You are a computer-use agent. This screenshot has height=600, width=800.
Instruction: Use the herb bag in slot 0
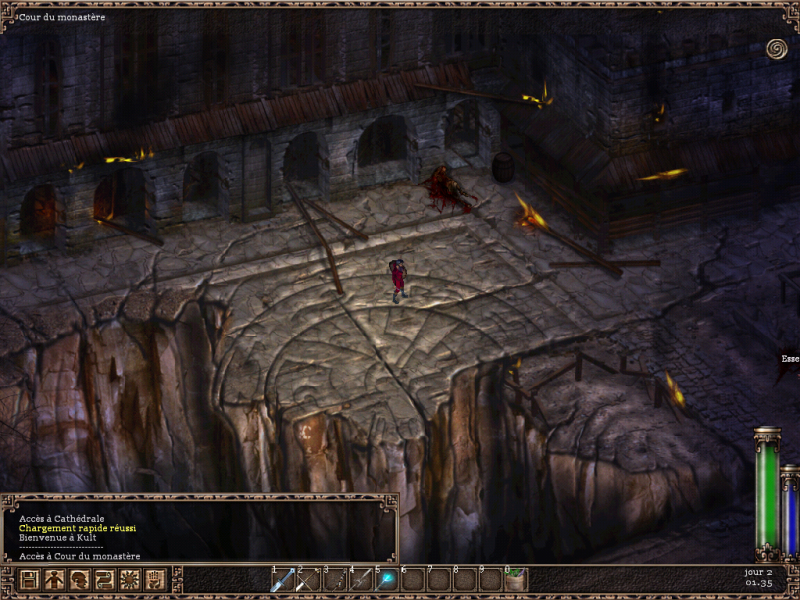[516, 580]
